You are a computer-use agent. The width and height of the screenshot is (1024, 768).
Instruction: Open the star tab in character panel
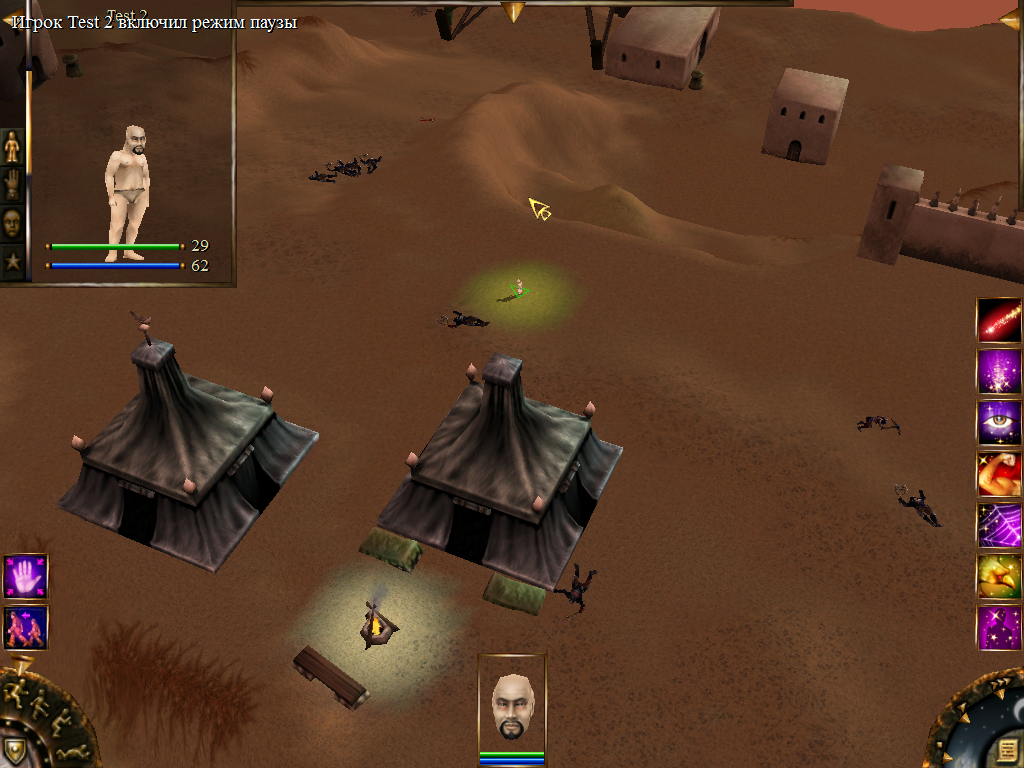pos(12,262)
